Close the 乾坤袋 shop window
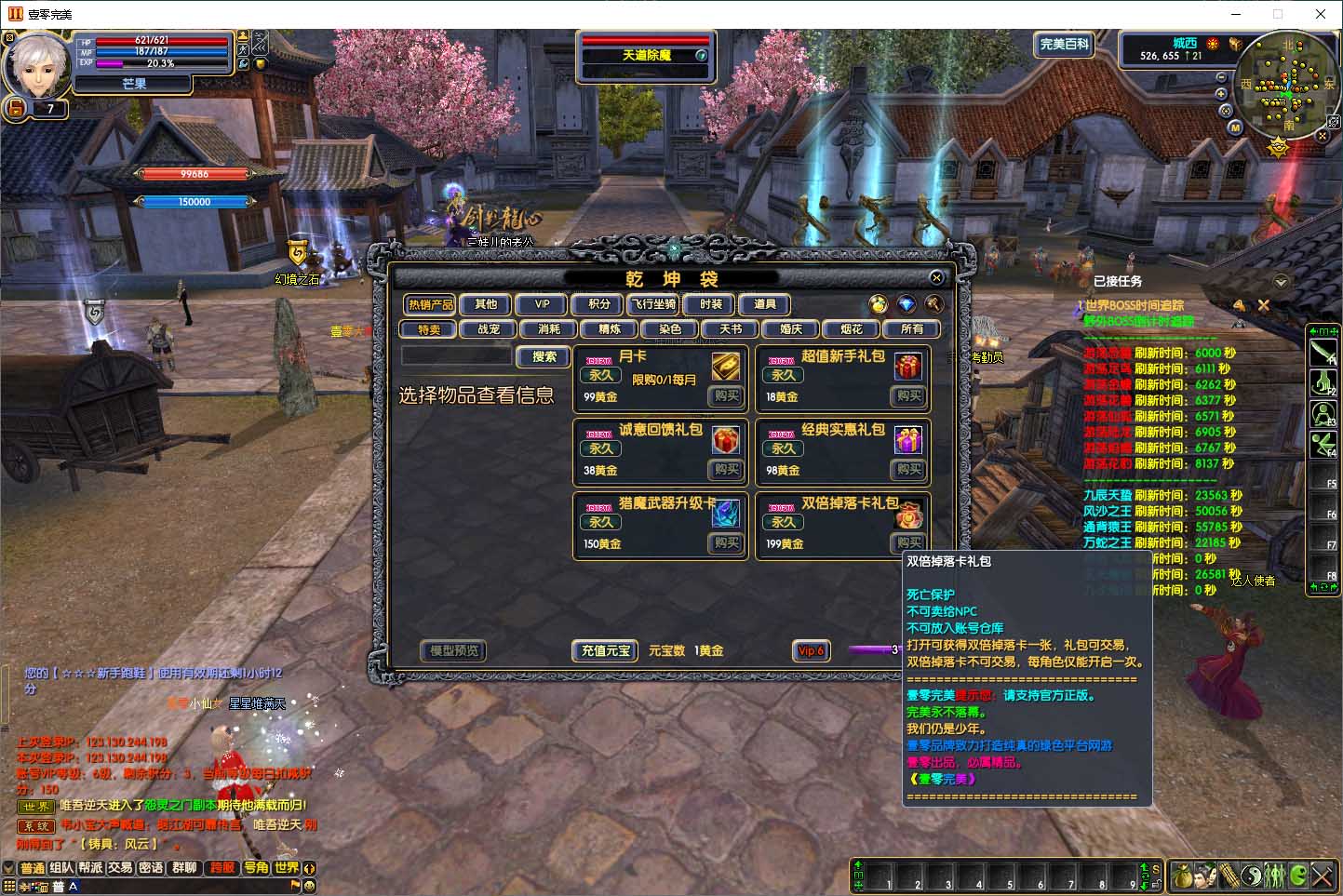Viewport: 1343px width, 896px height. (936, 277)
